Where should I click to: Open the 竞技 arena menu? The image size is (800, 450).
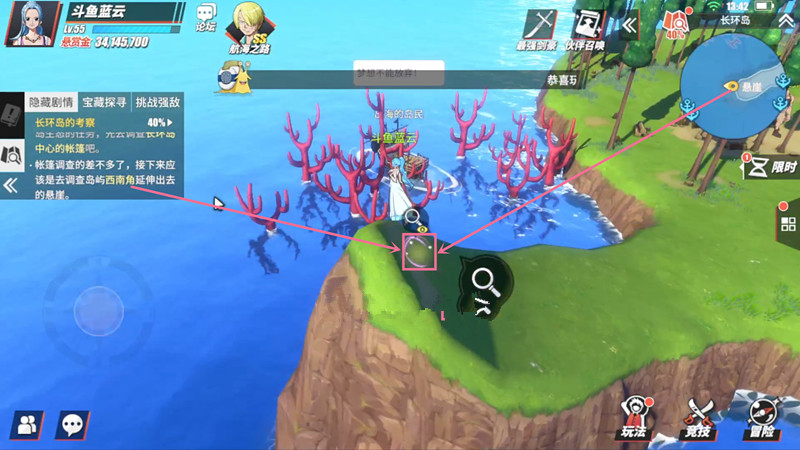(x=698, y=417)
